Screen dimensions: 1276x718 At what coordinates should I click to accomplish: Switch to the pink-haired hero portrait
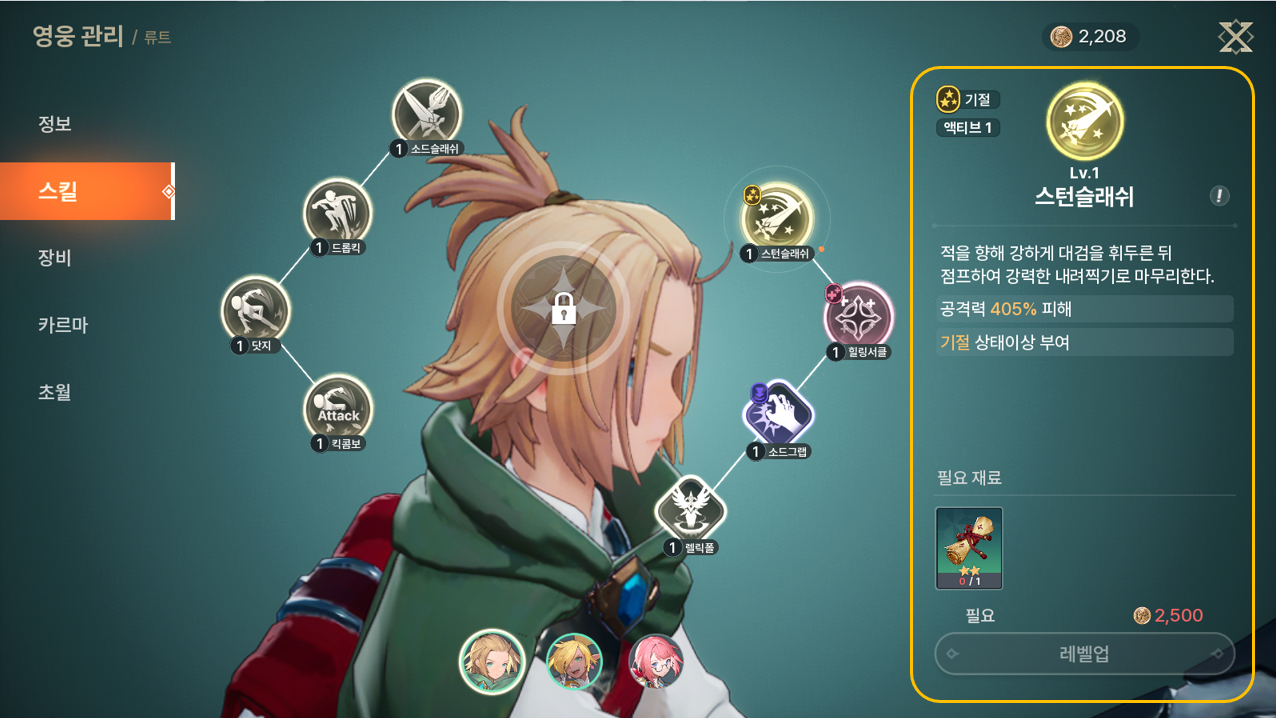pos(657,662)
